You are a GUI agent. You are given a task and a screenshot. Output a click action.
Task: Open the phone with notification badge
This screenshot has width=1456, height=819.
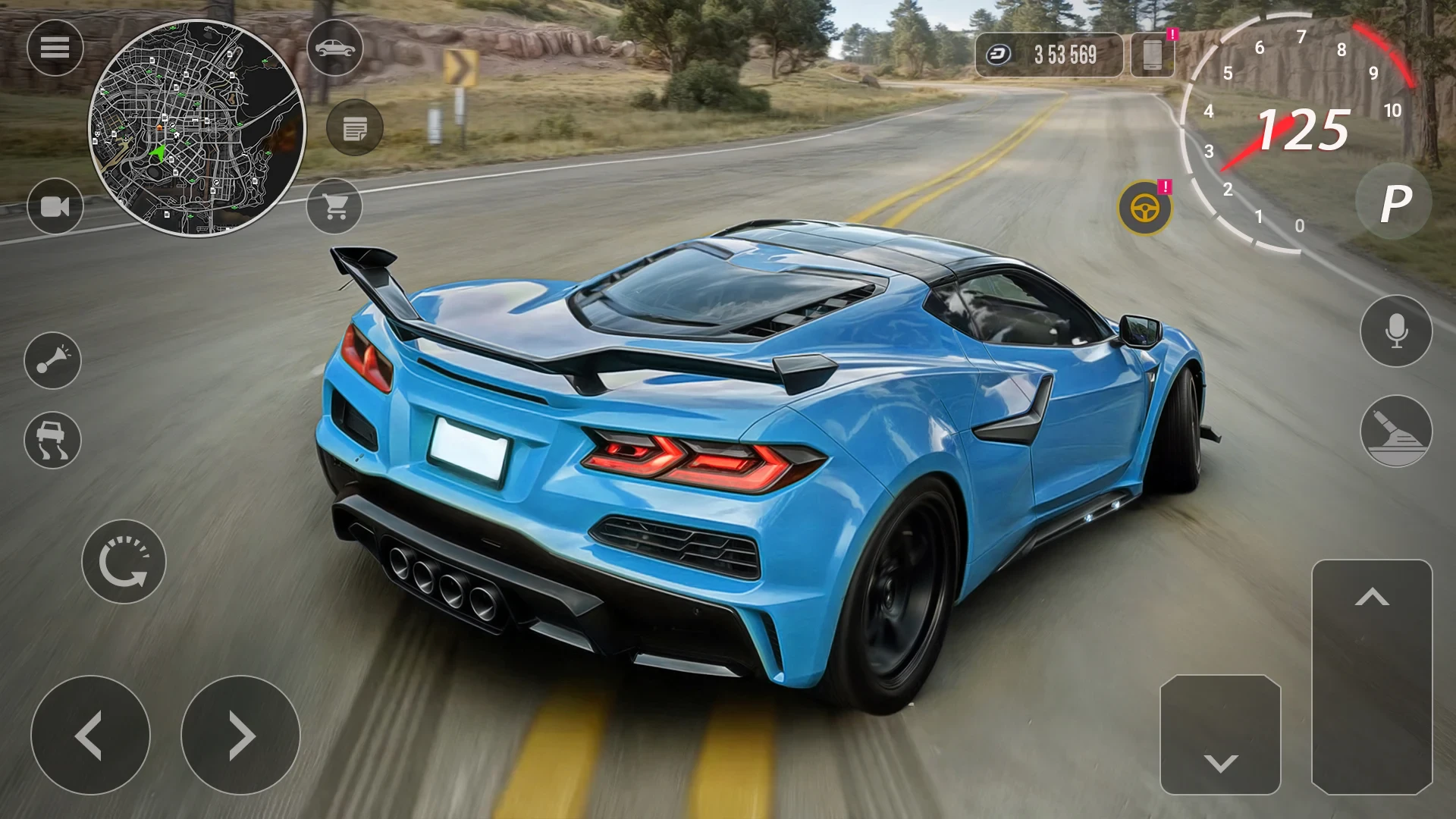click(x=1153, y=55)
